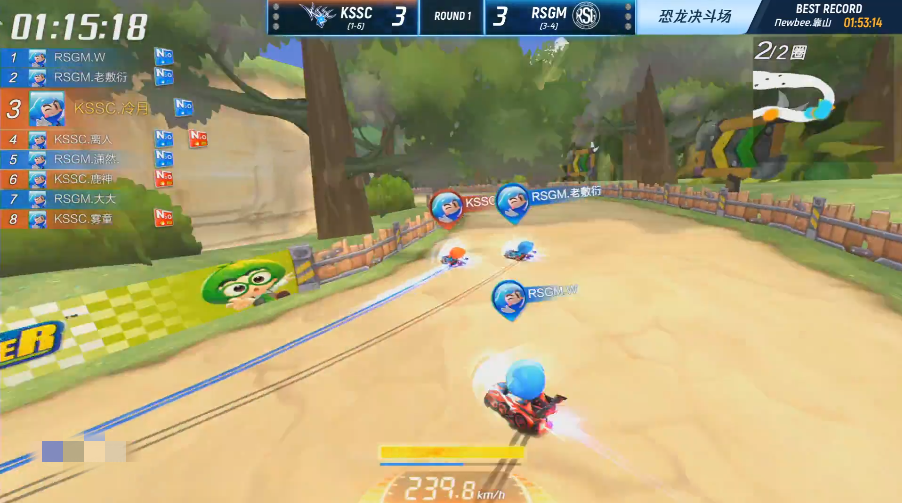Choose last-place racer KSSC.雾童 in the ranking
Screen dimensions: 902x503
click(x=85, y=219)
